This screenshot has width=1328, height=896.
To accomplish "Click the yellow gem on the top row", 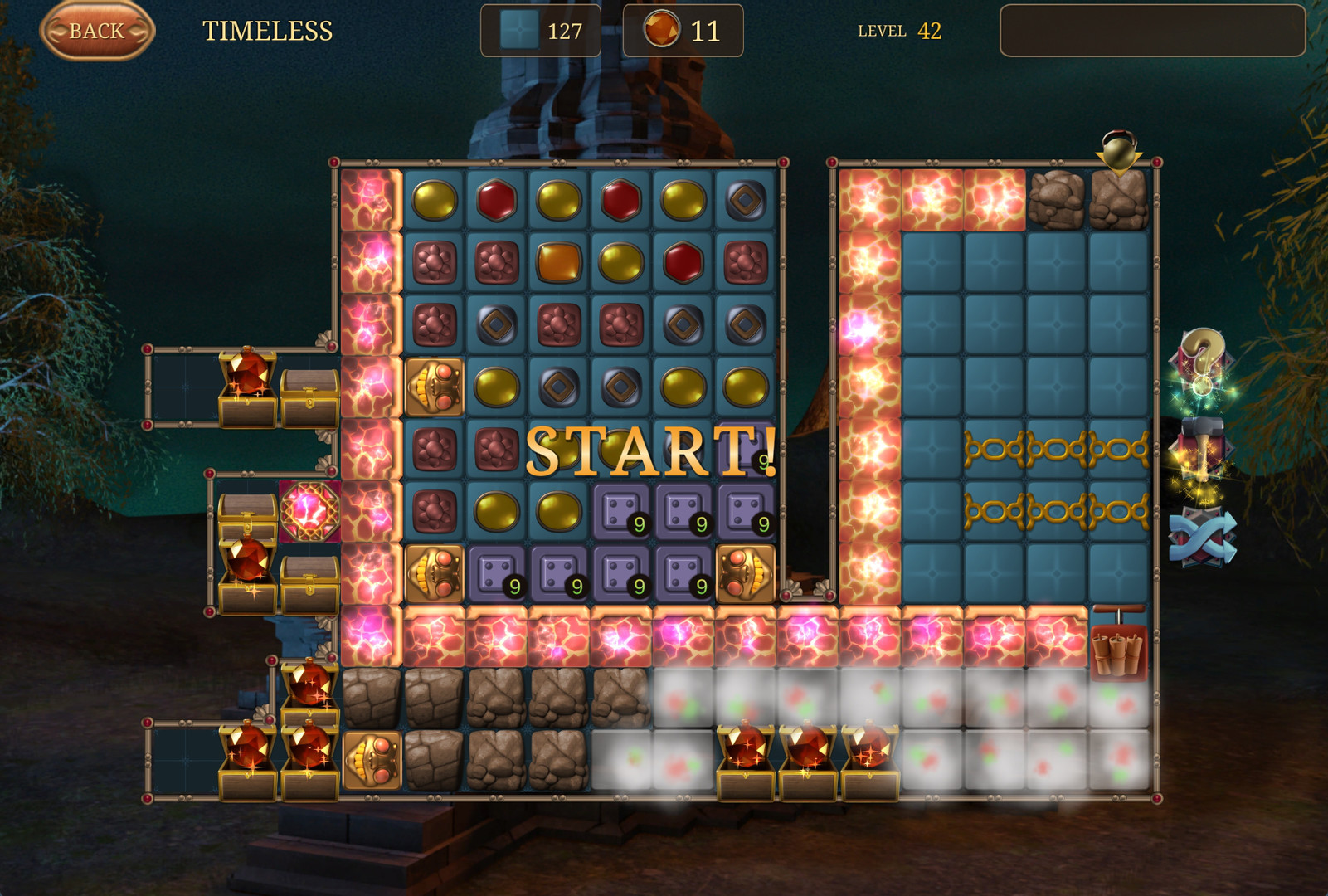I will (433, 199).
